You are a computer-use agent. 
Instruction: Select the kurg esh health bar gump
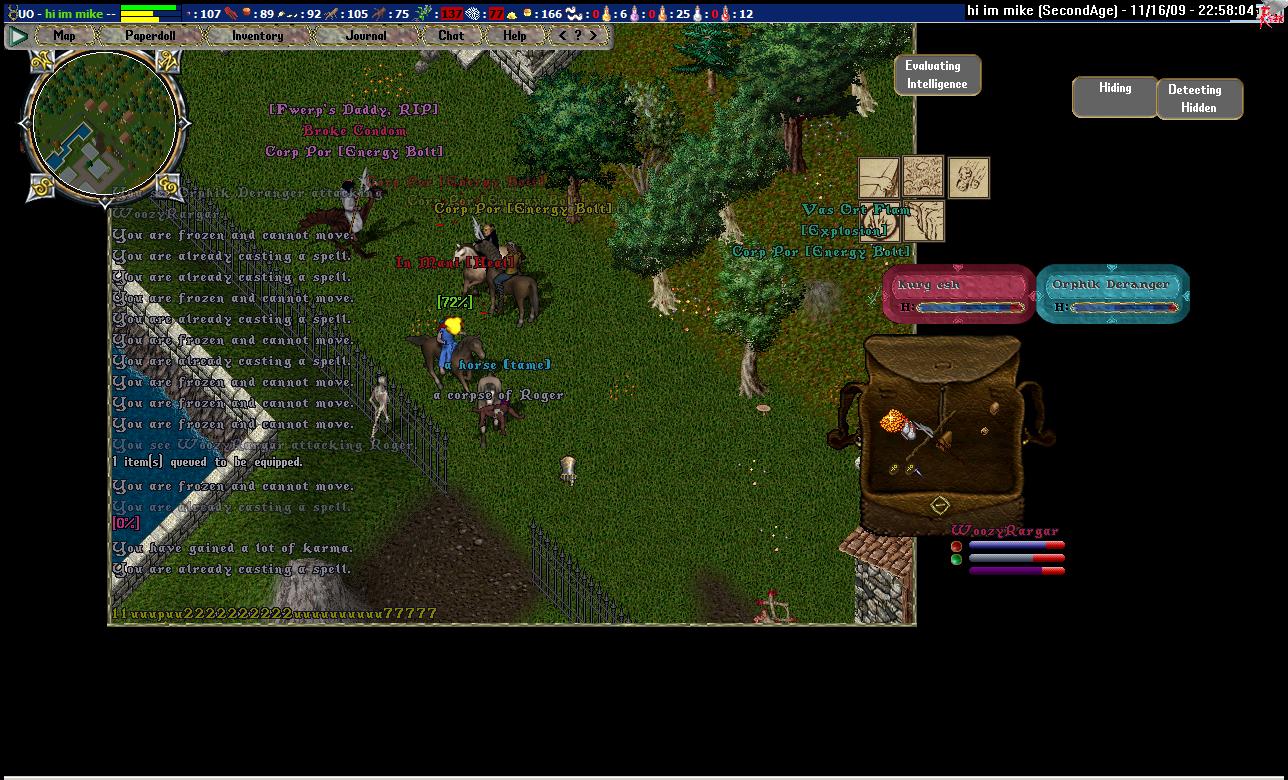coord(958,294)
